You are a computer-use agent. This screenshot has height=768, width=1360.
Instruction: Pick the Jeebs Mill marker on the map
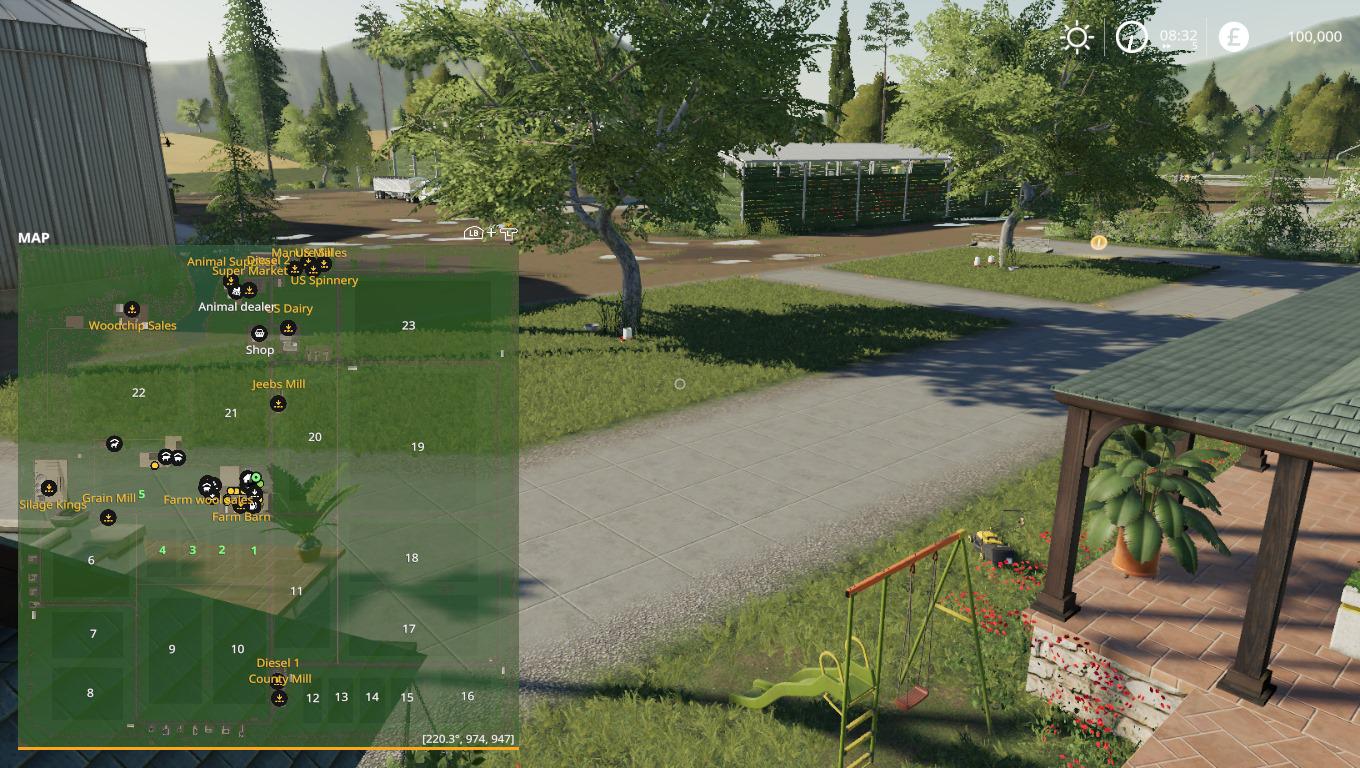tap(278, 403)
